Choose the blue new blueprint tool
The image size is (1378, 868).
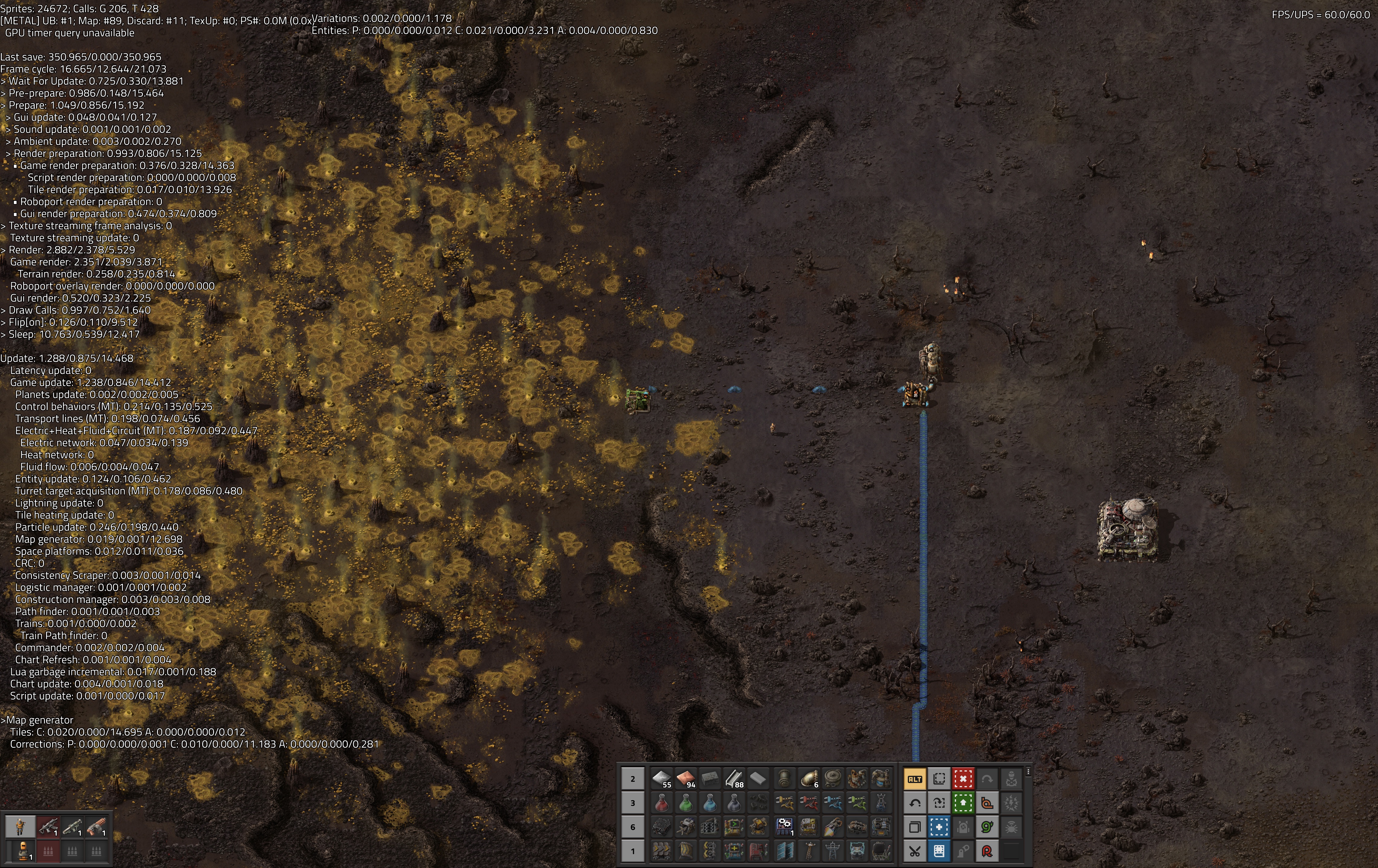(x=939, y=827)
